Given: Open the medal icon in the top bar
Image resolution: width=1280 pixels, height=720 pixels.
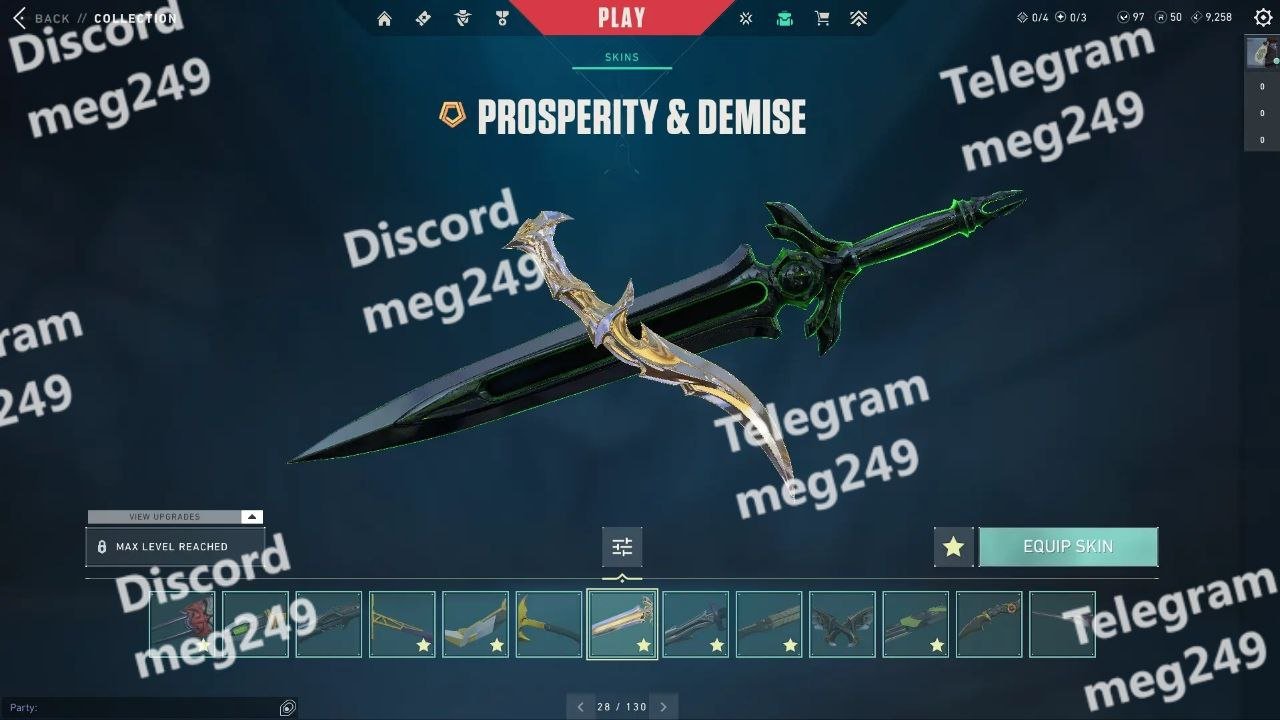Looking at the screenshot, I should (502, 18).
